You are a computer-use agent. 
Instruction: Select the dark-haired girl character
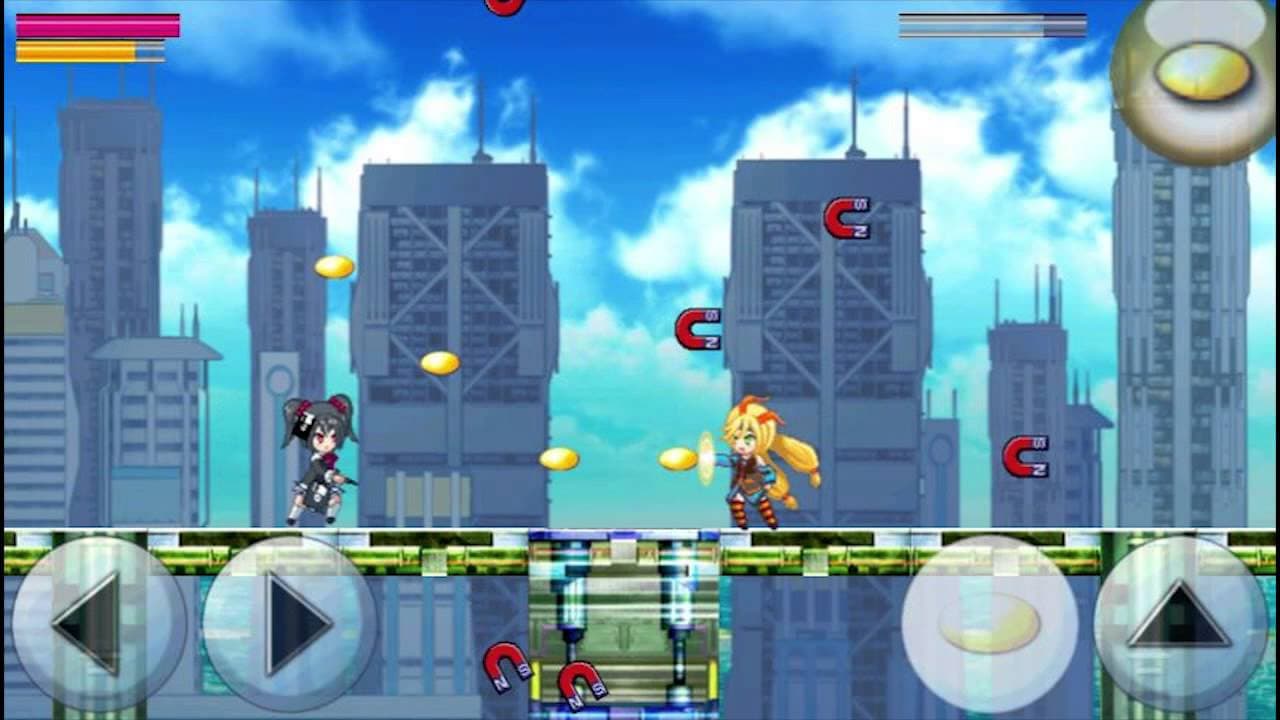pyautogui.click(x=320, y=460)
